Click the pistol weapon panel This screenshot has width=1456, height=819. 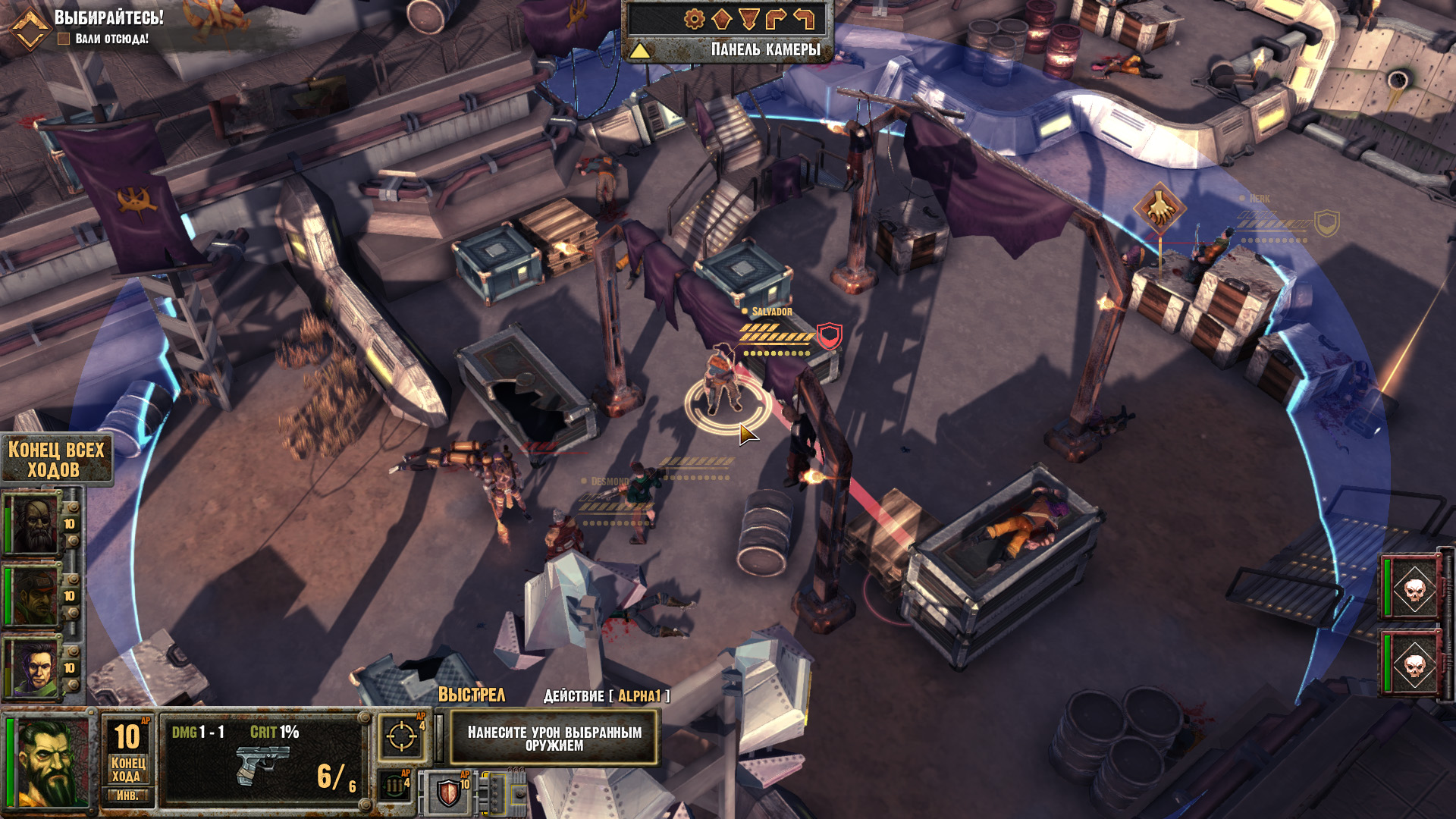click(262, 761)
